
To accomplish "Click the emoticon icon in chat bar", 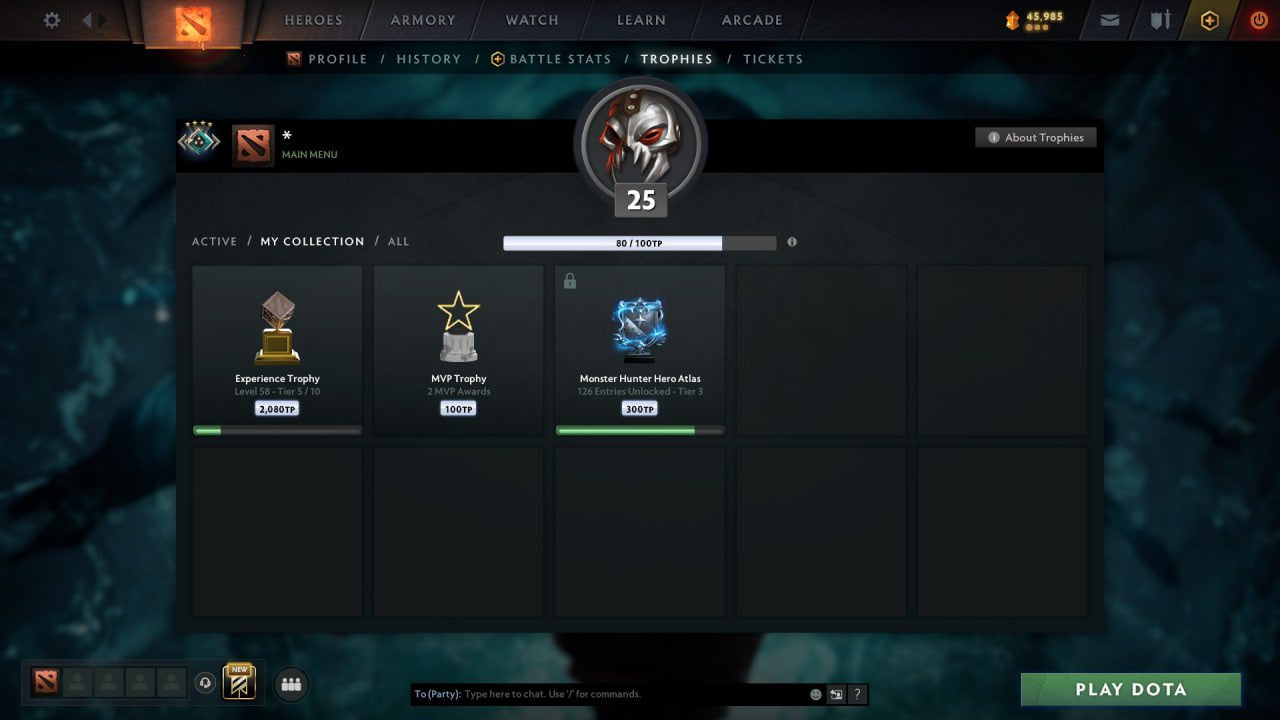I will click(815, 694).
